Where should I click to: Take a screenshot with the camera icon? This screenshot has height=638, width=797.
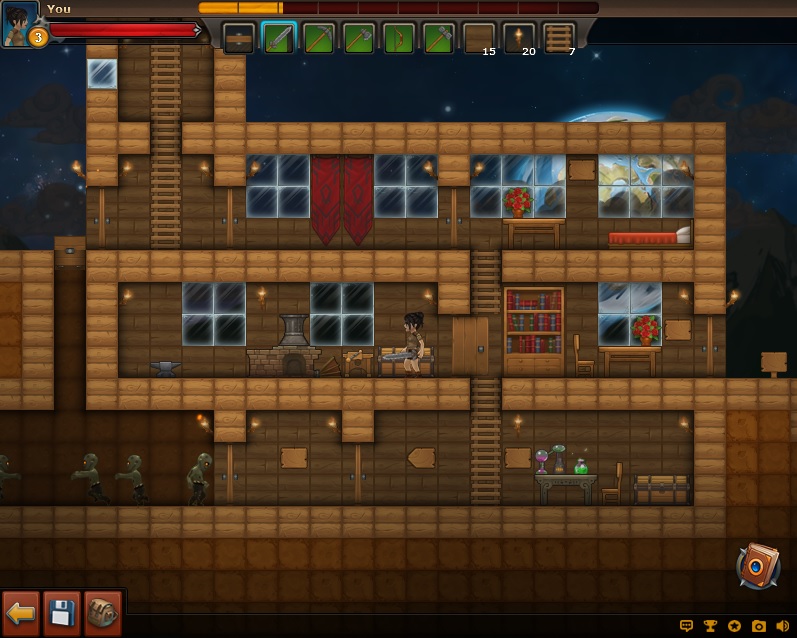(759, 626)
